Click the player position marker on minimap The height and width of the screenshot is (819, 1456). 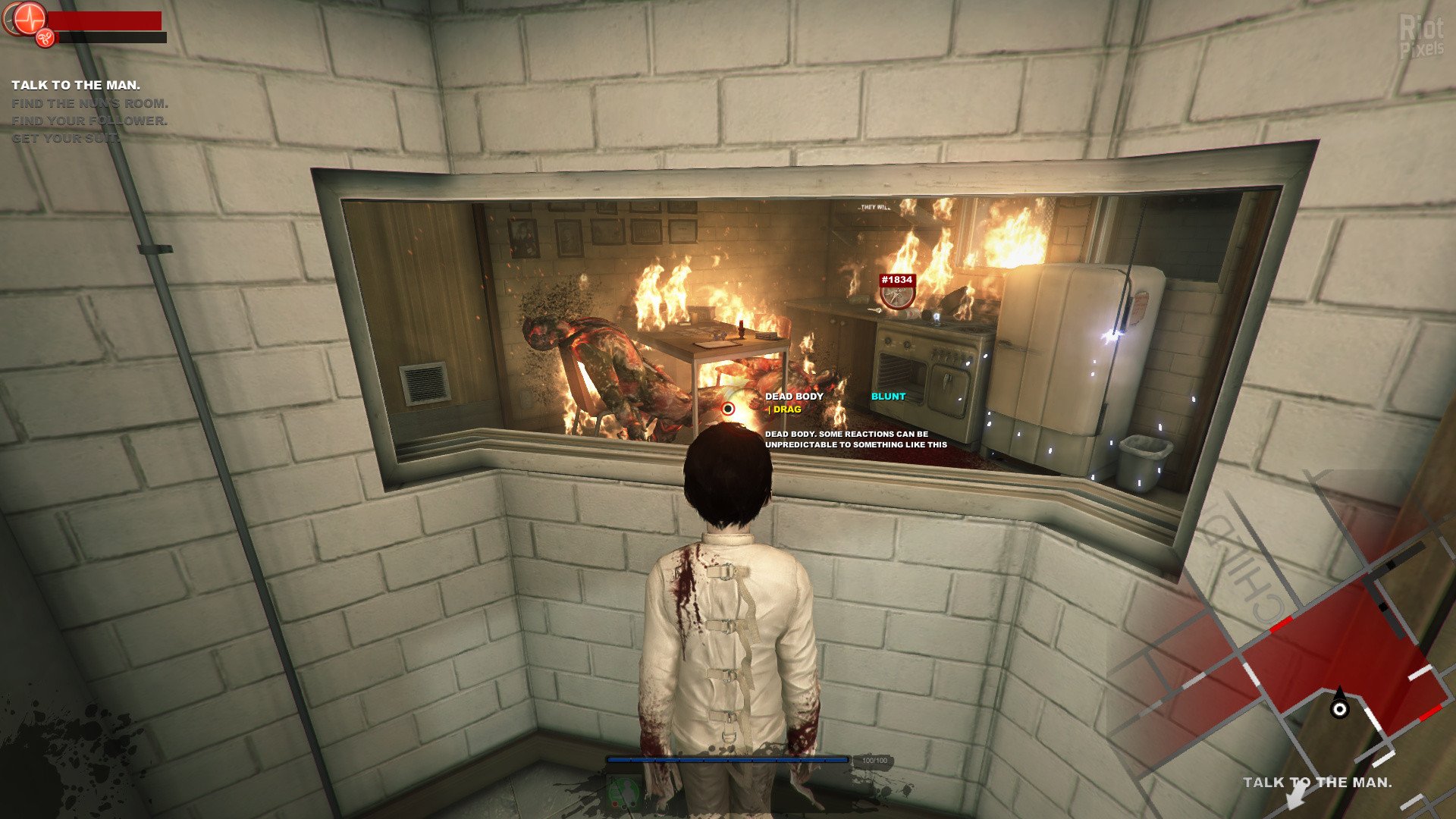point(1340,709)
